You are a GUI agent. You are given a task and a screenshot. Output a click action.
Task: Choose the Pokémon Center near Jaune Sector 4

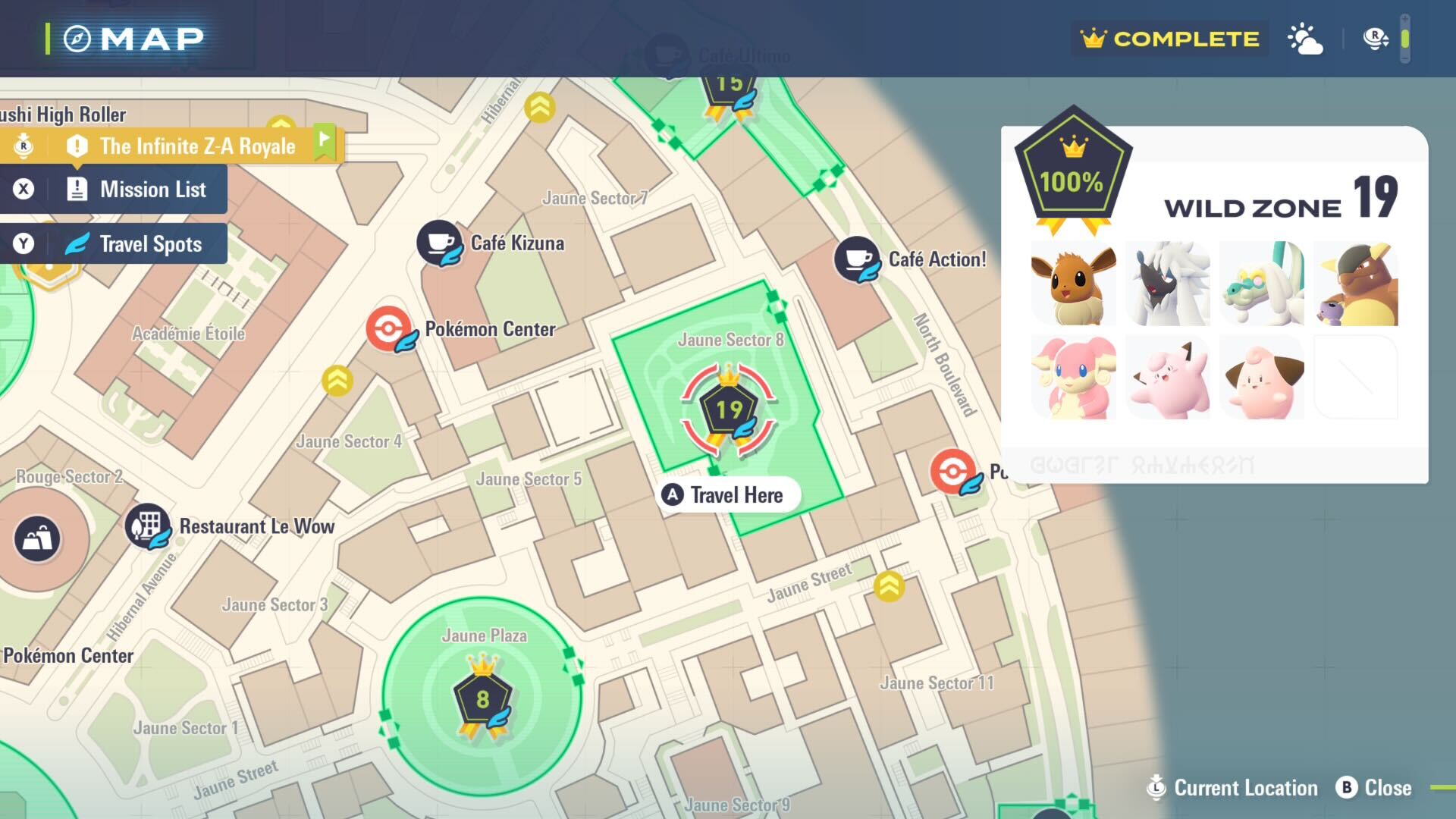[389, 330]
